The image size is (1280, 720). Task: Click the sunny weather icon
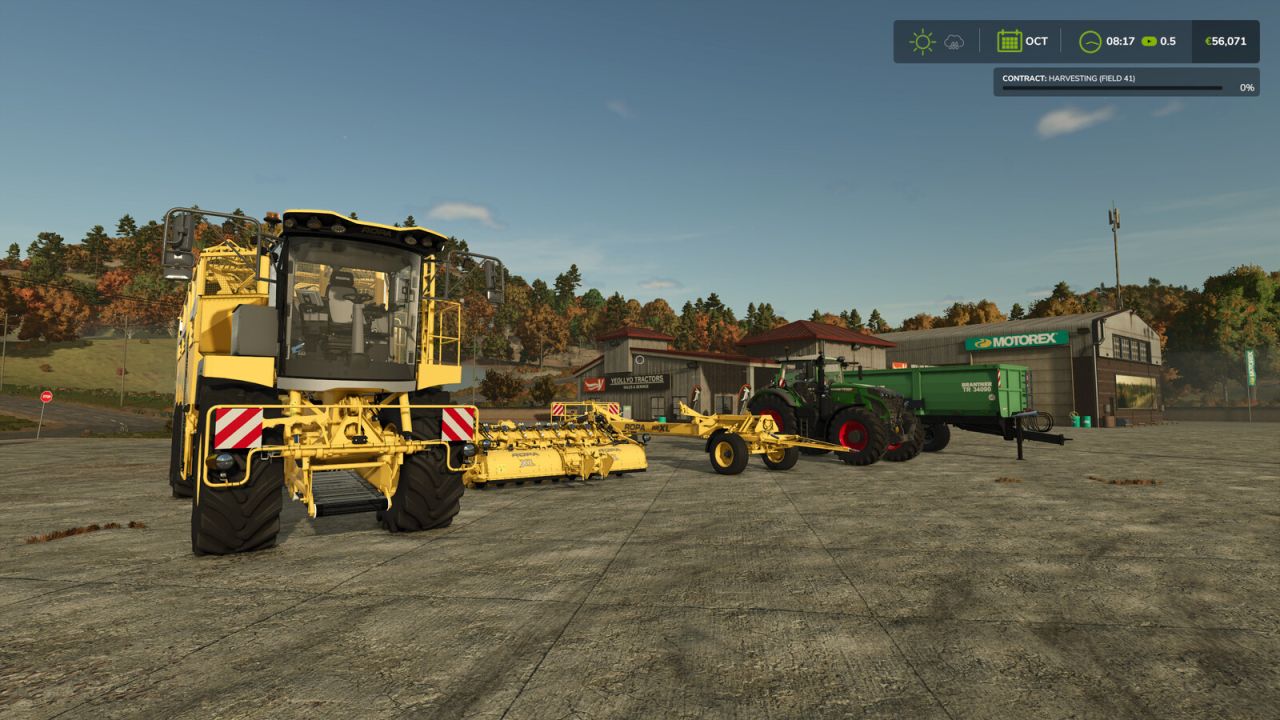pos(922,42)
